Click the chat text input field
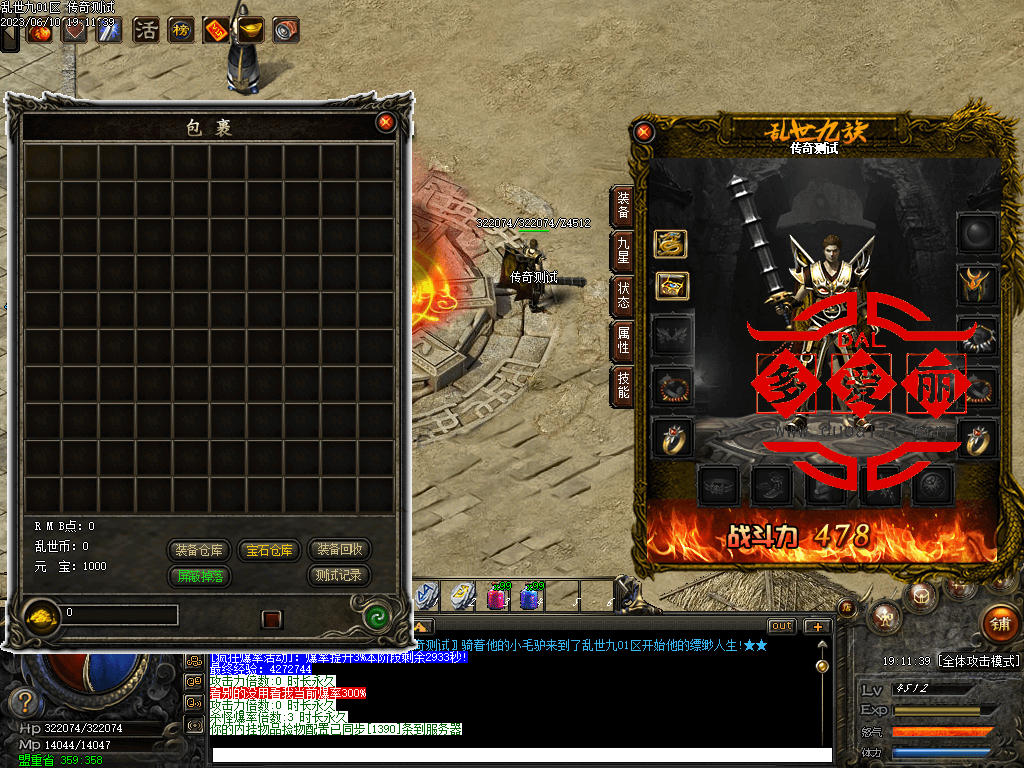This screenshot has height=768, width=1024. point(520,755)
